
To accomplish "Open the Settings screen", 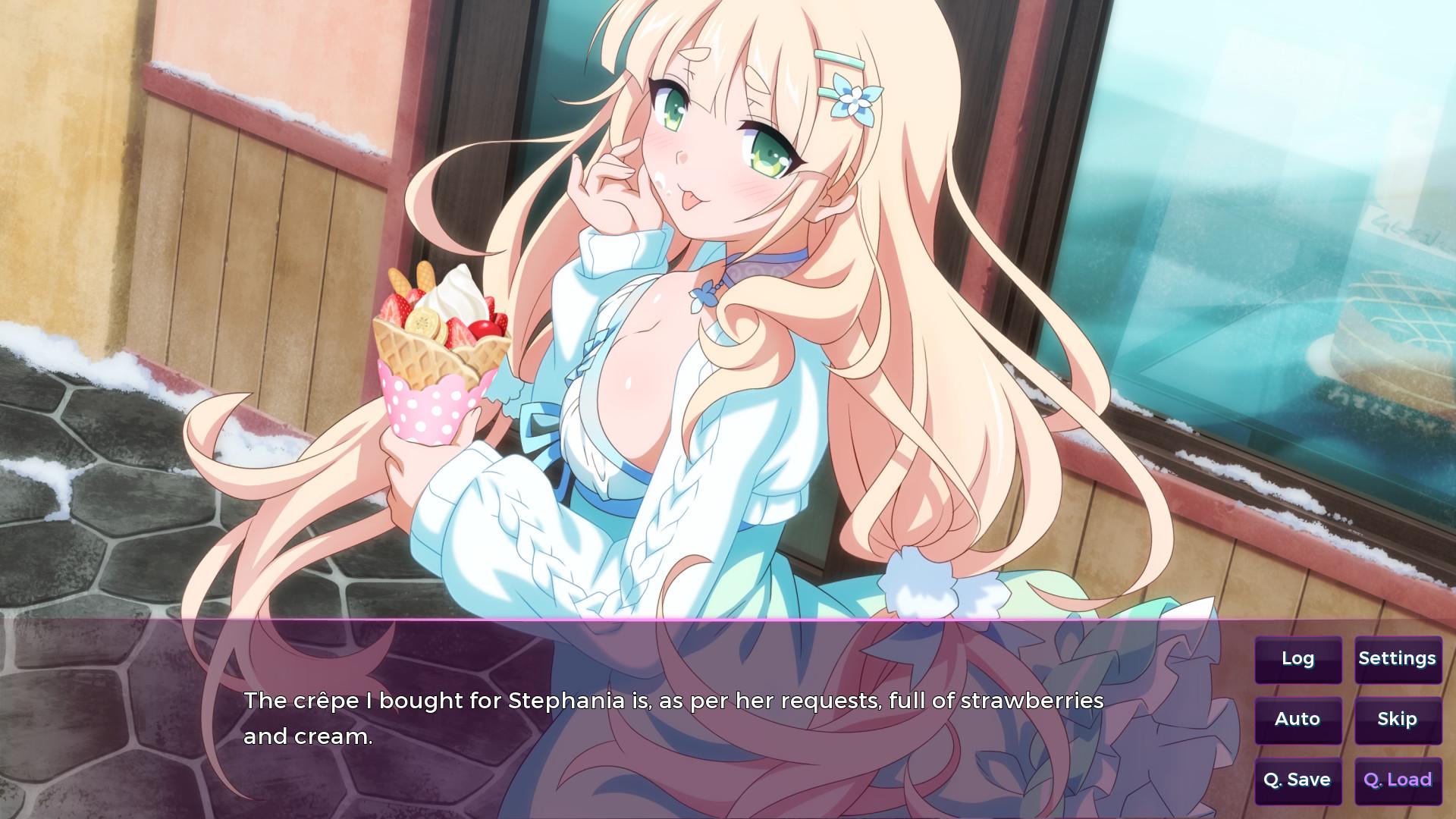I will (1398, 659).
